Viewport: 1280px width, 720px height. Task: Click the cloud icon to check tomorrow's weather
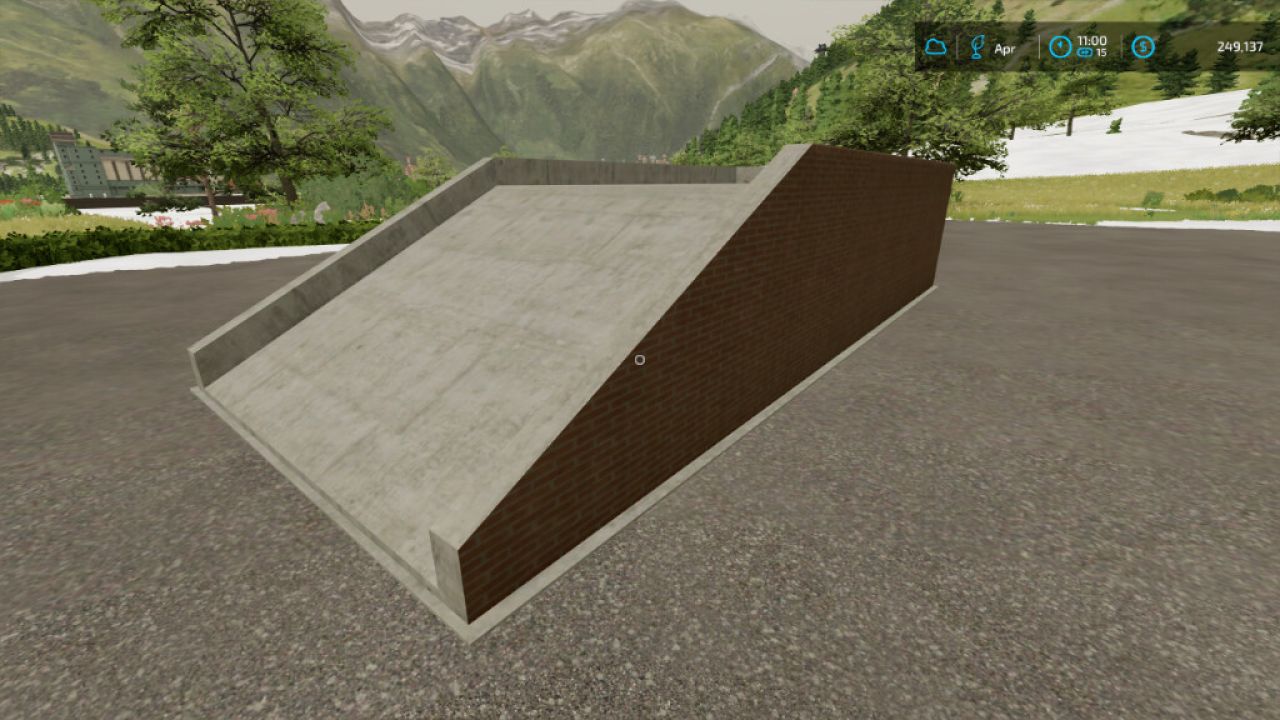(937, 46)
